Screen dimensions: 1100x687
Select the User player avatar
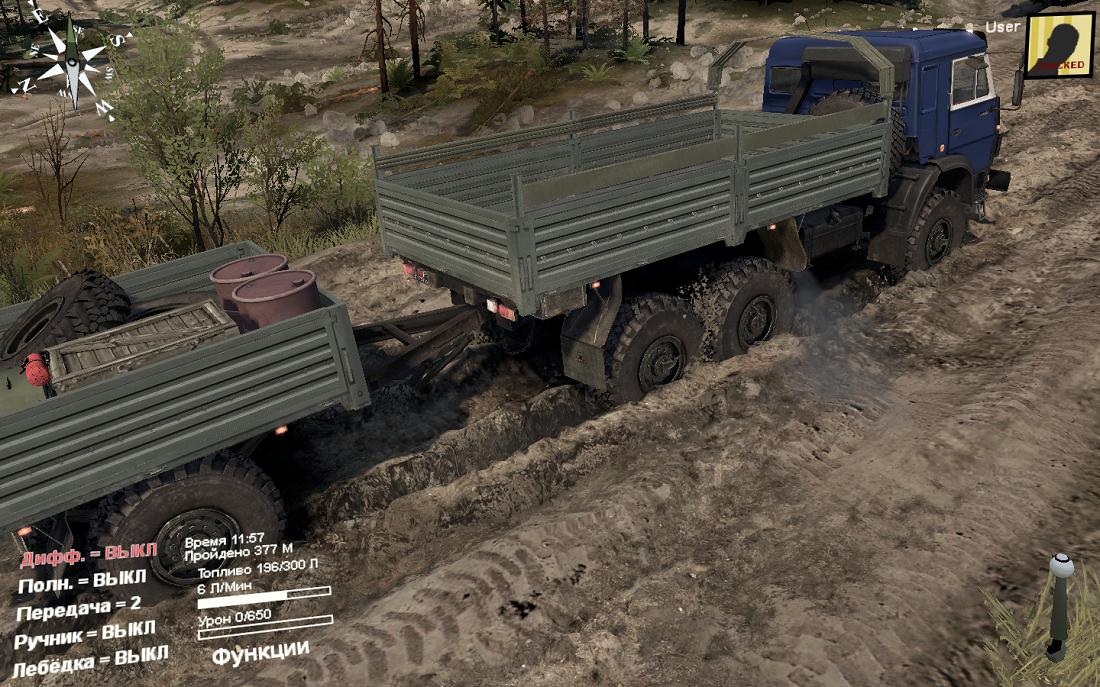point(1060,45)
